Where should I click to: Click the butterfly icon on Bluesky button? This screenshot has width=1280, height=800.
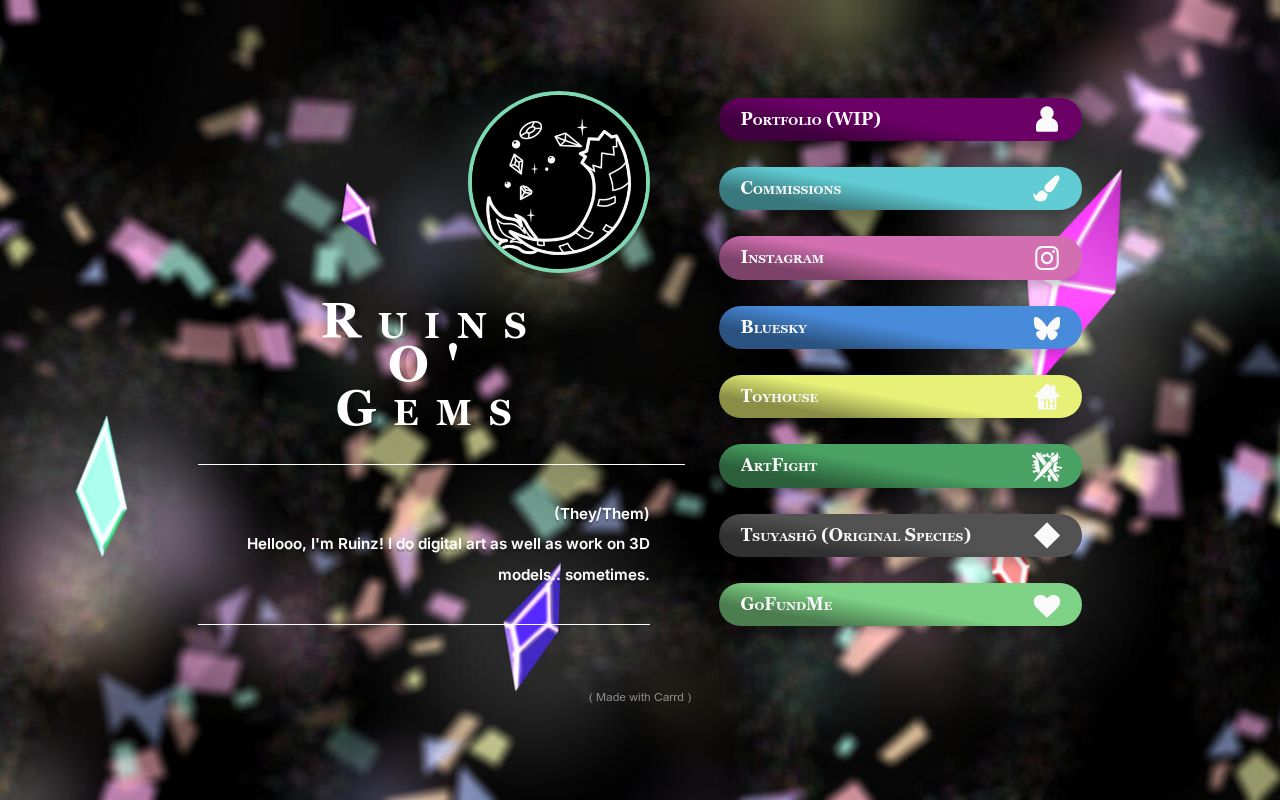click(x=1047, y=327)
